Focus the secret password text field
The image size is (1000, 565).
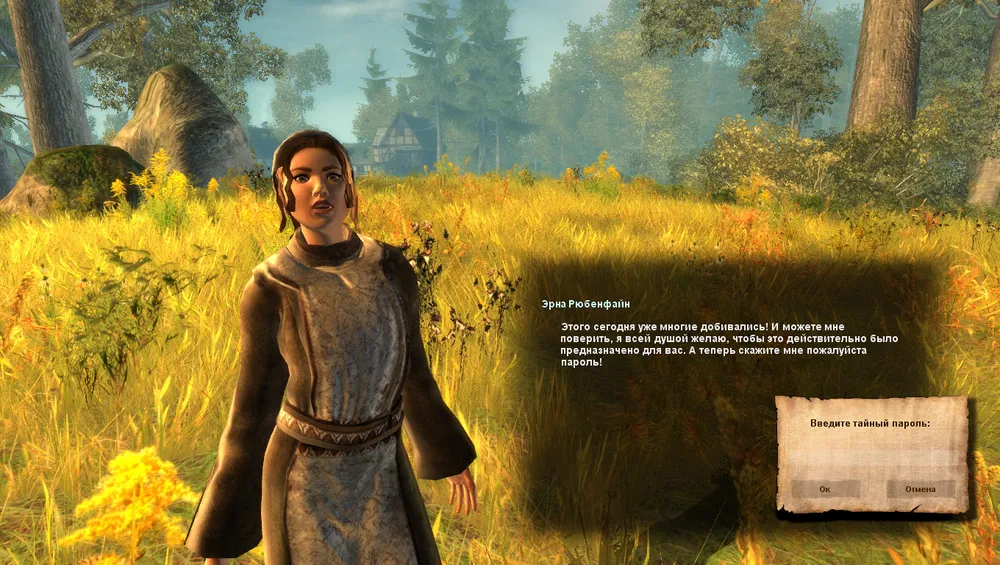click(x=871, y=455)
